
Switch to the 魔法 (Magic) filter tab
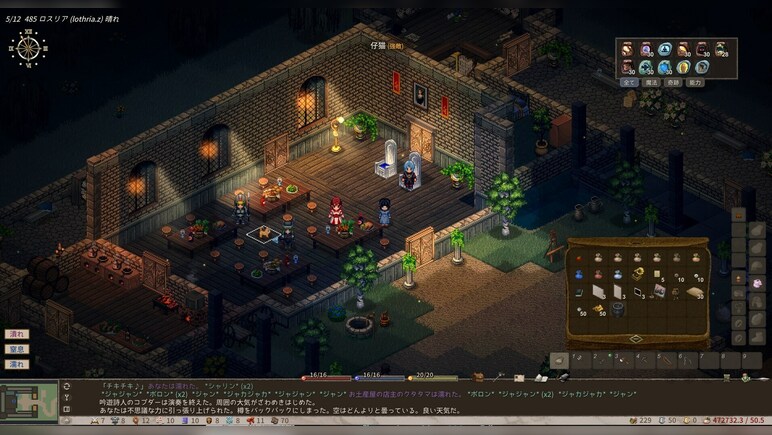(651, 83)
